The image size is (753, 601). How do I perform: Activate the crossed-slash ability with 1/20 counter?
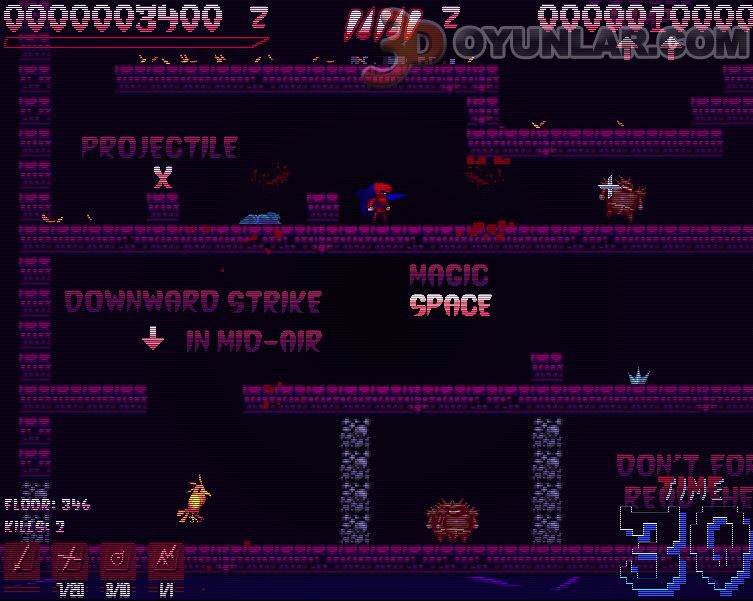coord(68,562)
